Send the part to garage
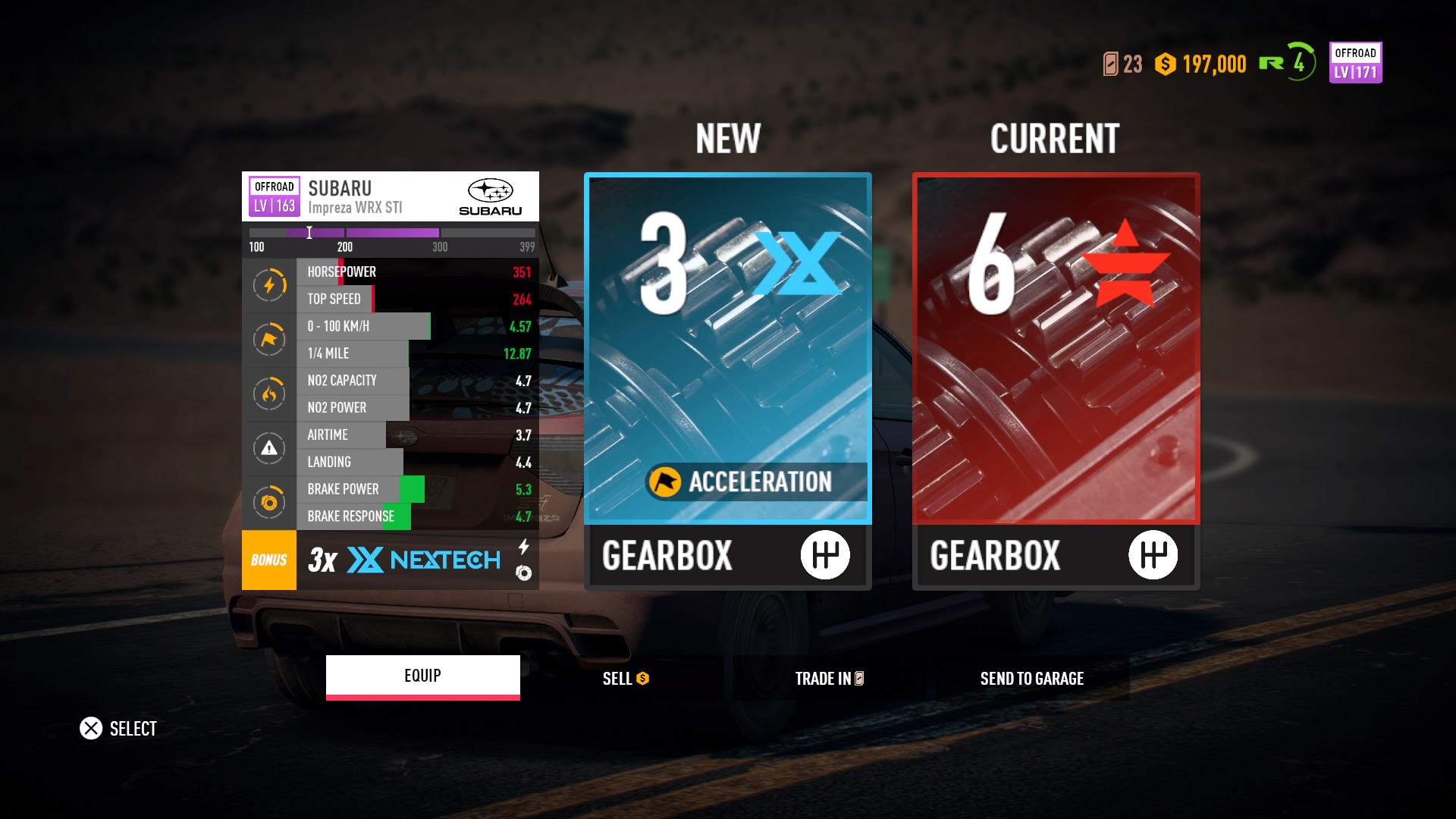Viewport: 1456px width, 819px height. [x=1031, y=679]
